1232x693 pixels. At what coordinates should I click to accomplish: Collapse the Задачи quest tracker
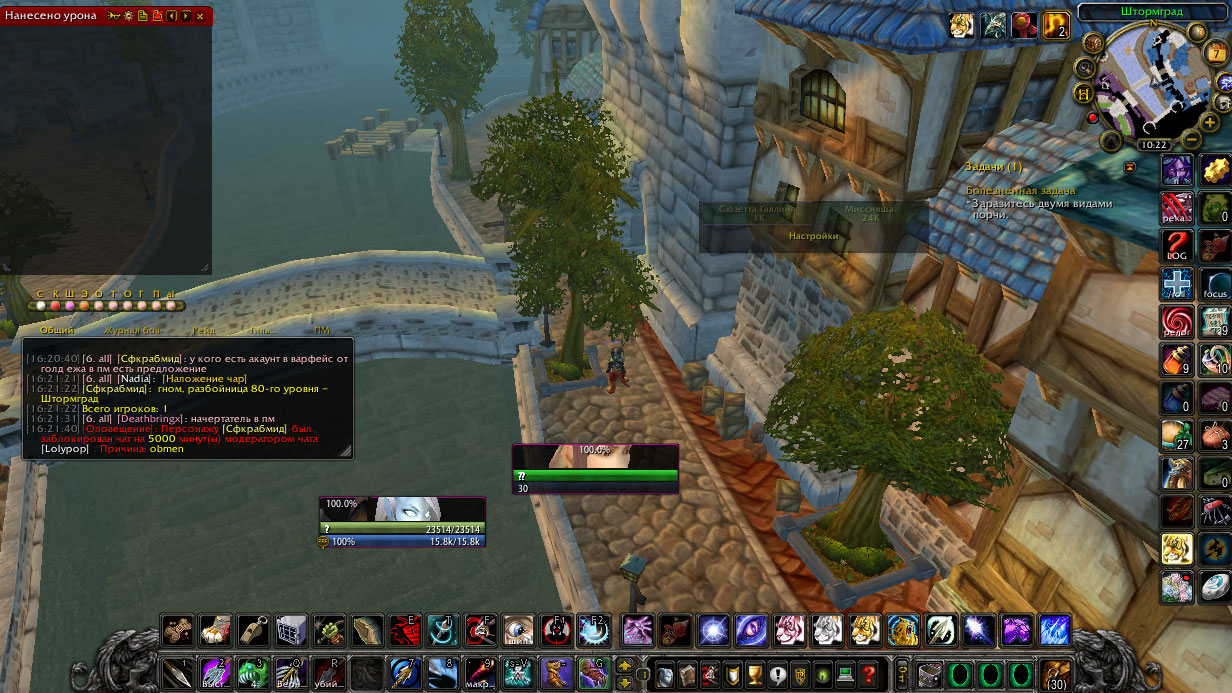point(1130,166)
